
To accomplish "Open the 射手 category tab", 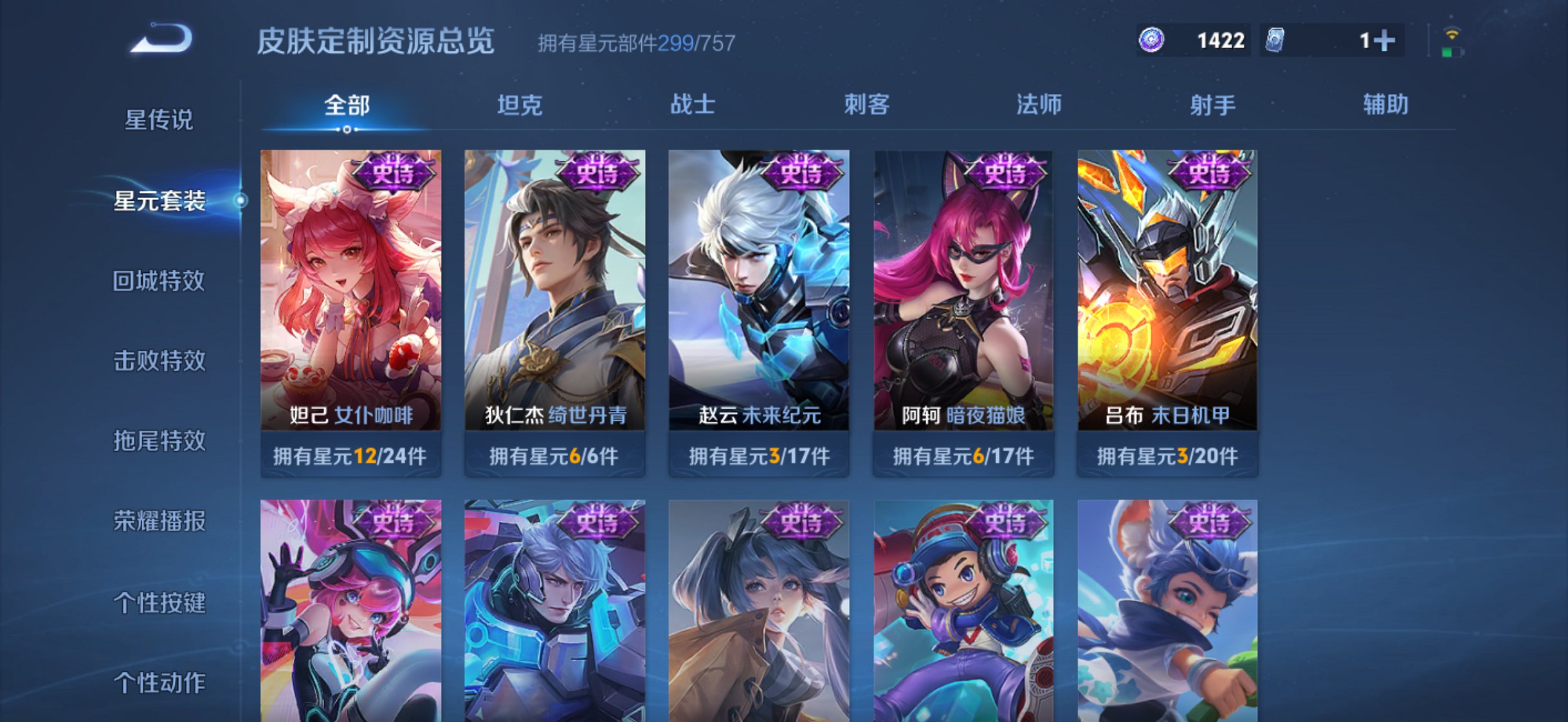I will point(1214,105).
